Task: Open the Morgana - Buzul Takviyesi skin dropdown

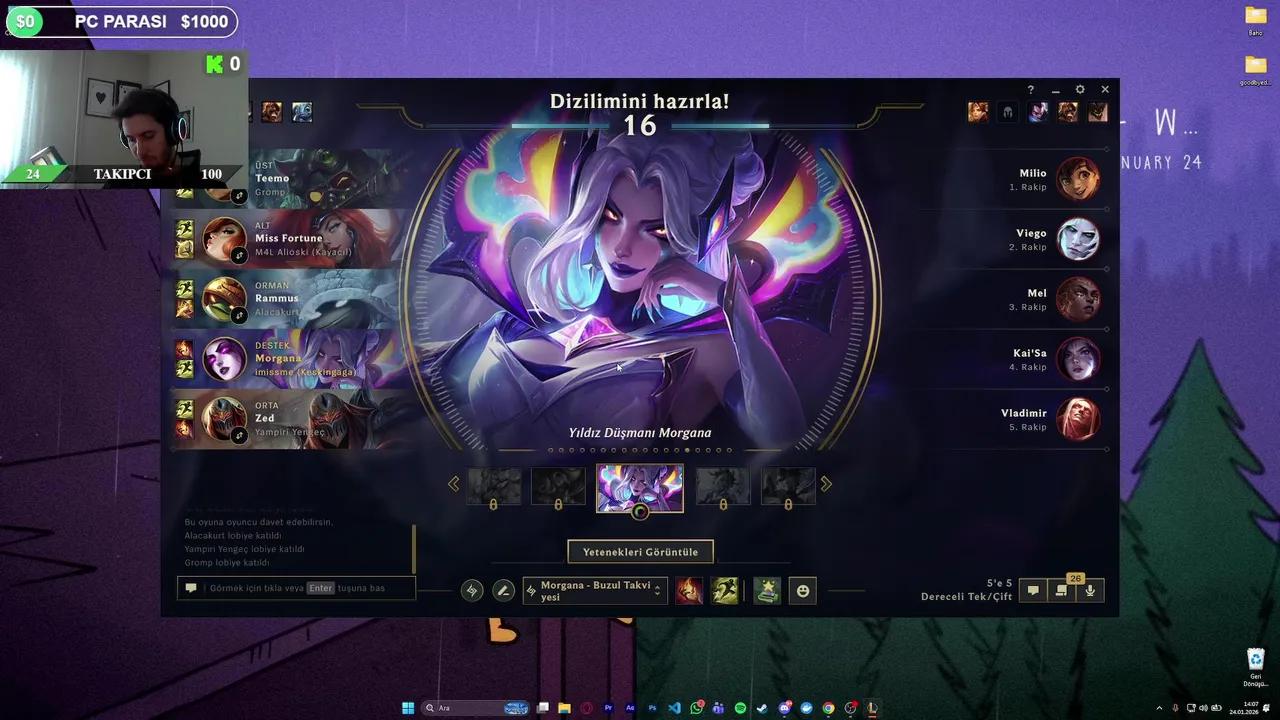Action: coord(595,590)
